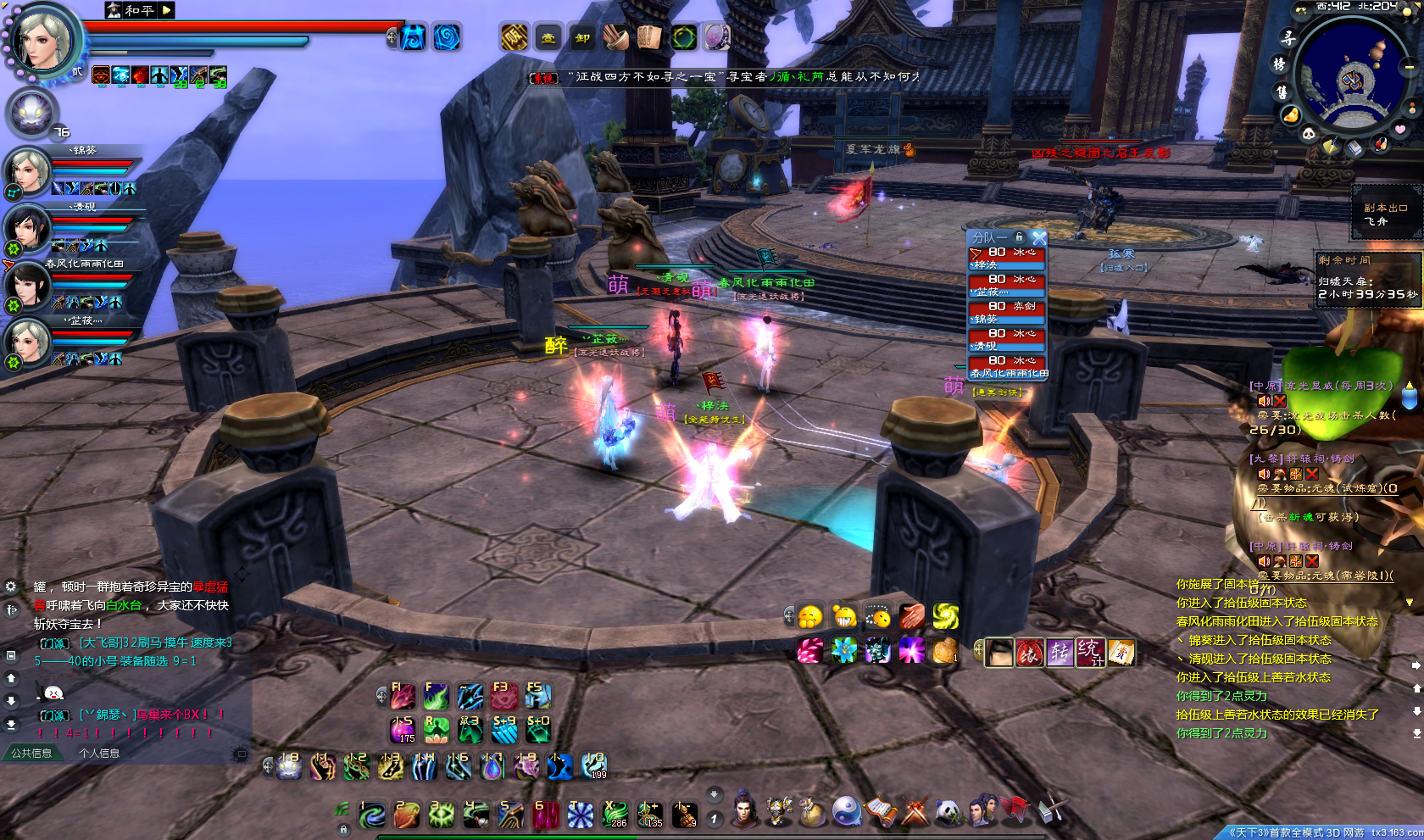This screenshot has height=840, width=1424.
Task: Switch to the 公共信息 chat tab
Action: pyautogui.click(x=31, y=753)
